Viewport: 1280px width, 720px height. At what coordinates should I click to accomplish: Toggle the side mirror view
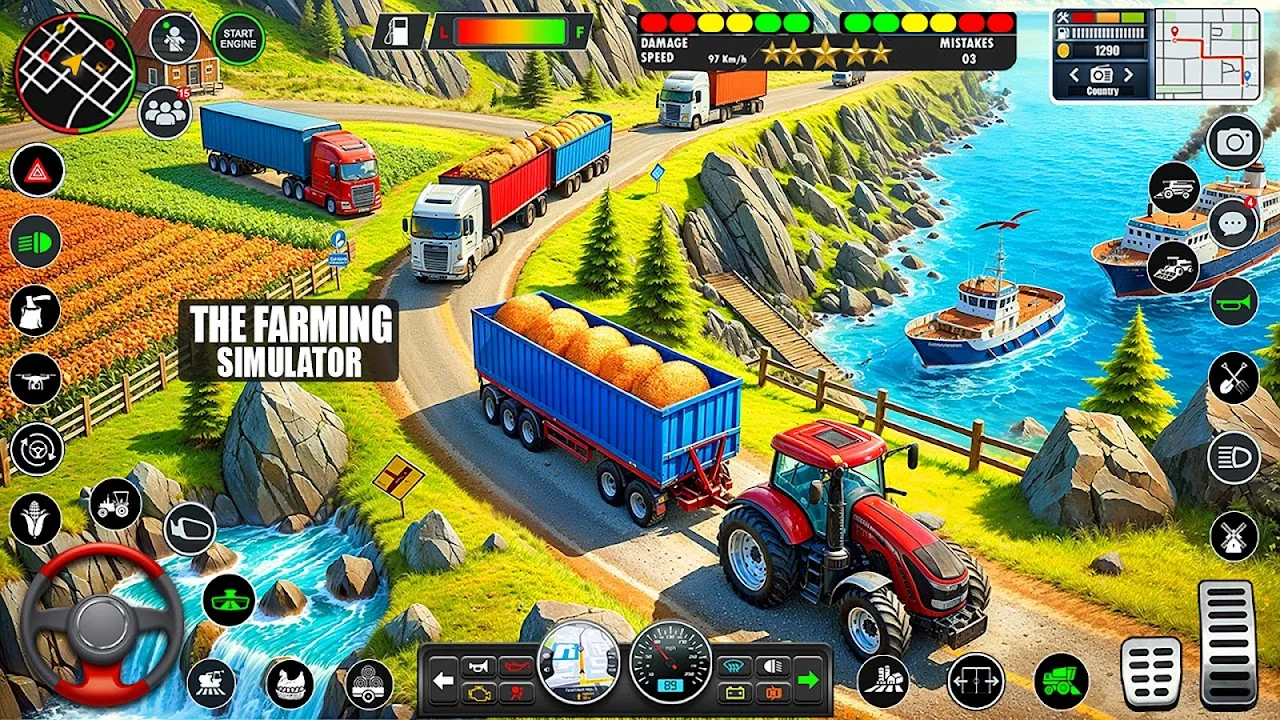(x=189, y=528)
